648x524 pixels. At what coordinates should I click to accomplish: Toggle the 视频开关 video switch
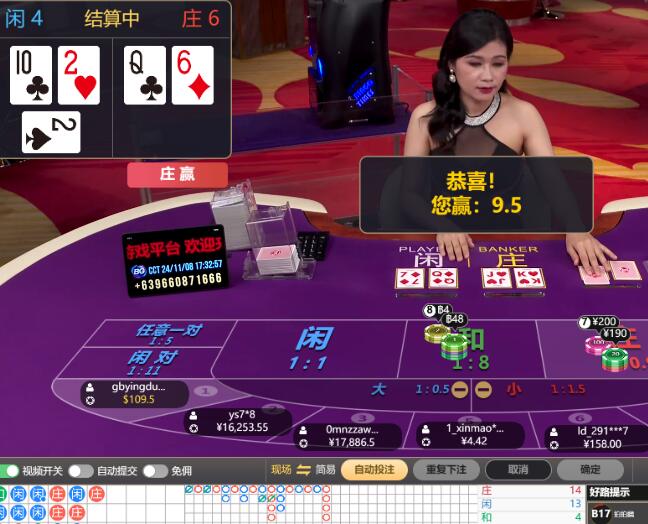tap(11, 470)
